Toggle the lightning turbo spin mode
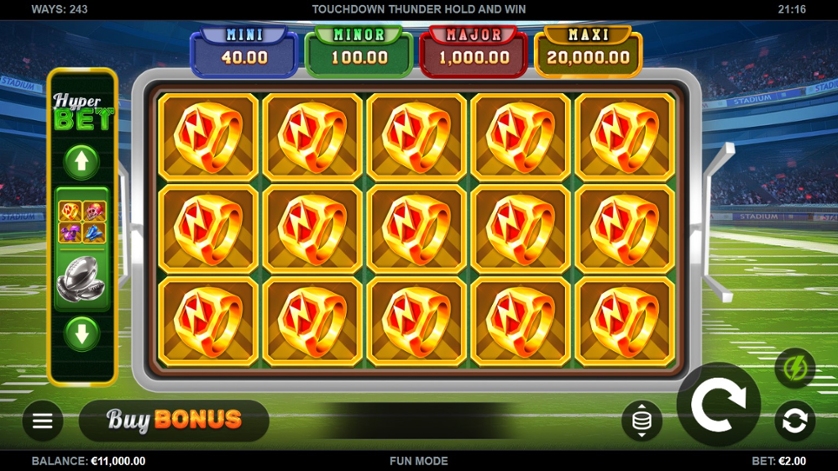838x471 pixels. point(795,368)
